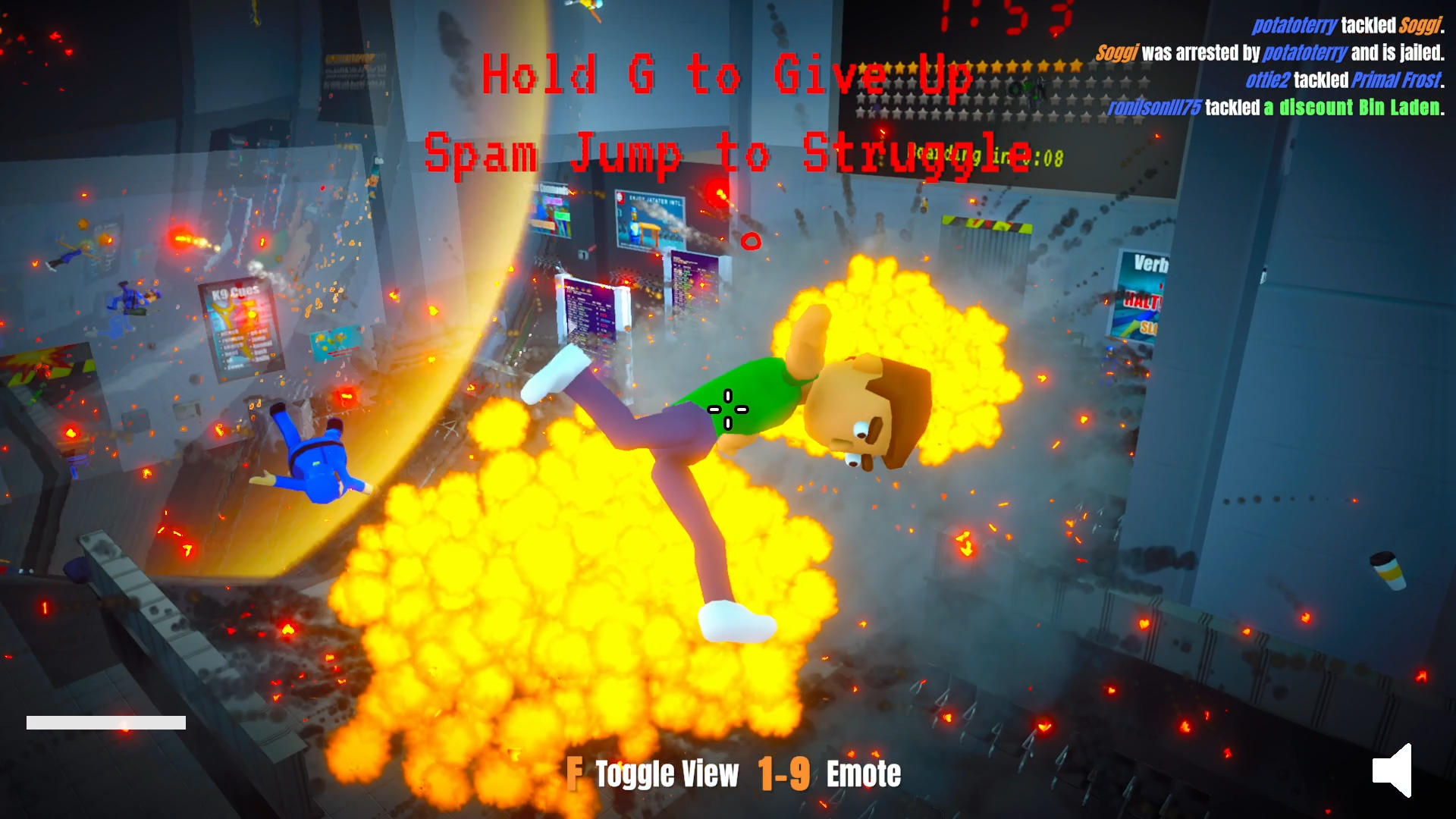The height and width of the screenshot is (819, 1456).
Task: Click the crosshair in screen center
Action: pos(726,408)
